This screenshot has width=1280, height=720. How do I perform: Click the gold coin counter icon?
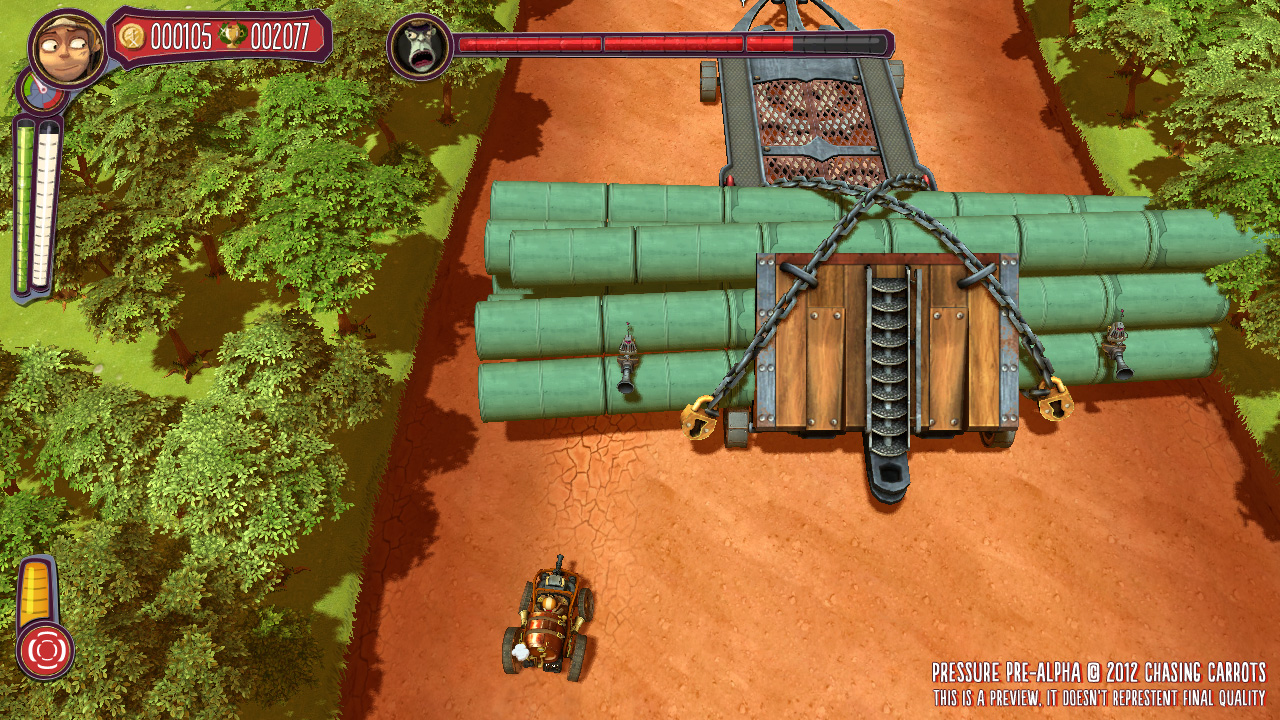point(132,37)
